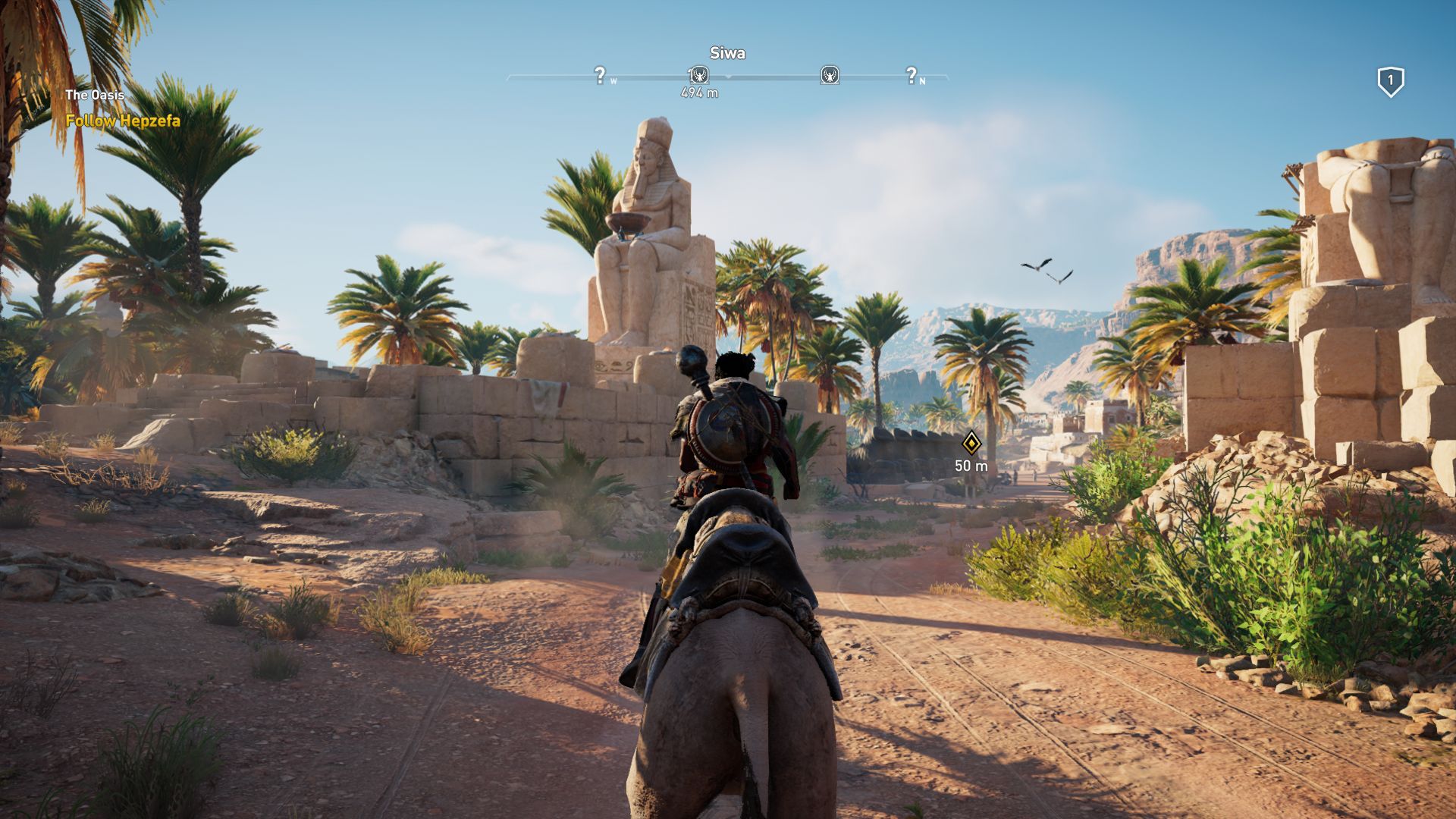Click the question mark beside compass W
1456x819 pixels.
coord(600,75)
